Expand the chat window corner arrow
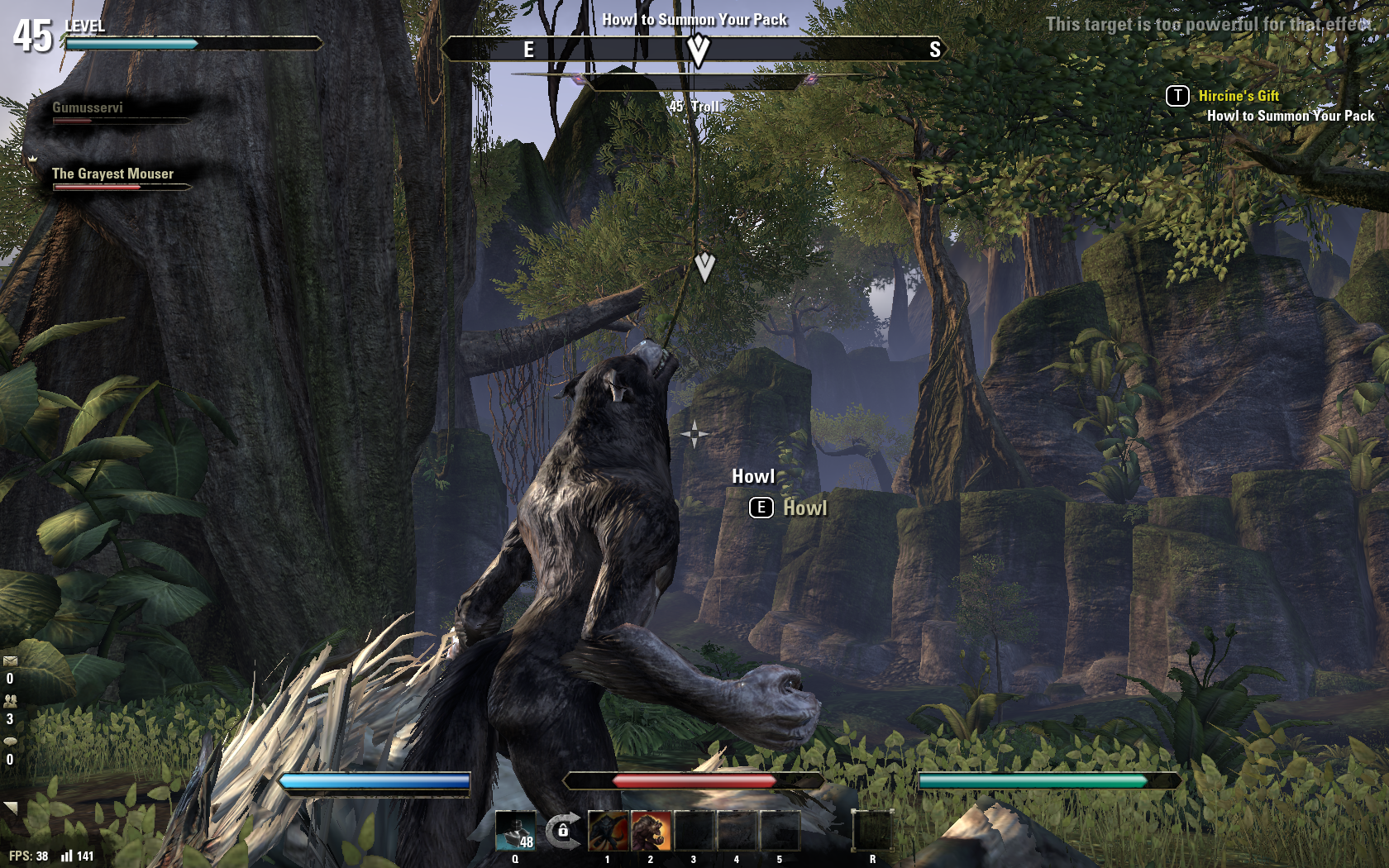The width and height of the screenshot is (1389, 868). click(10, 808)
